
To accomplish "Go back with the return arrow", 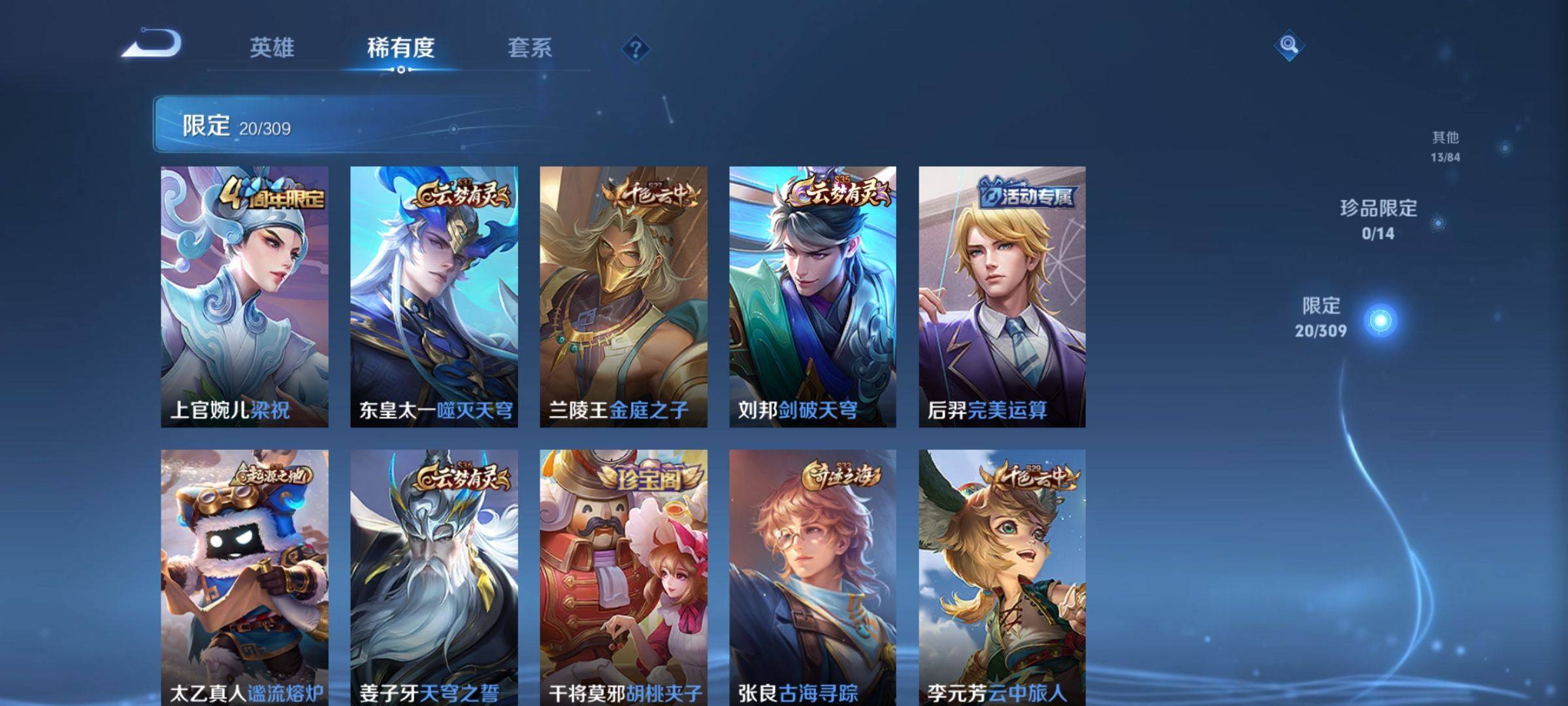I will pos(152,44).
